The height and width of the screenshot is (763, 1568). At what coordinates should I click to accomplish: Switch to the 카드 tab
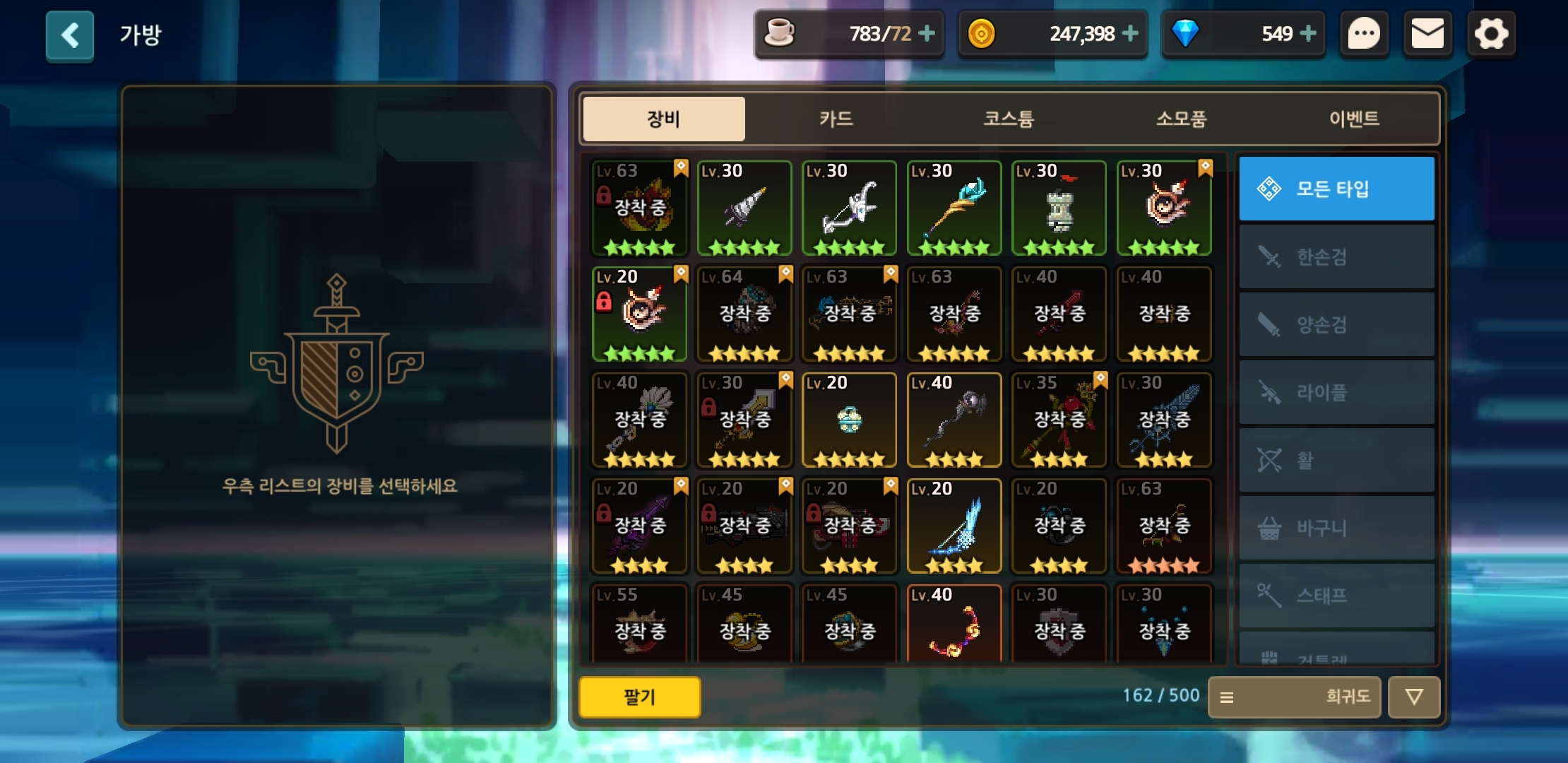pos(836,119)
